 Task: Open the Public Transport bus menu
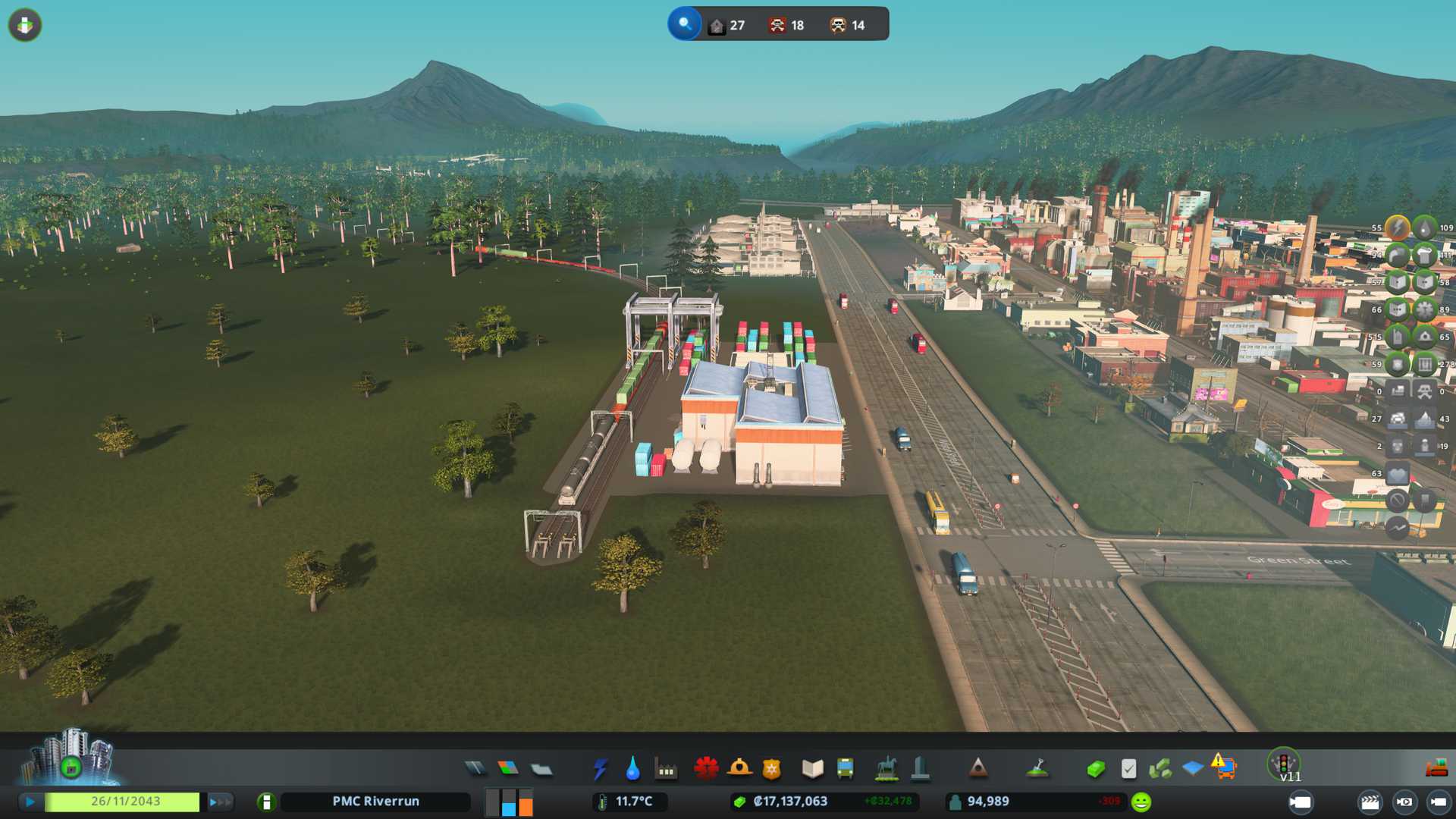point(845,769)
